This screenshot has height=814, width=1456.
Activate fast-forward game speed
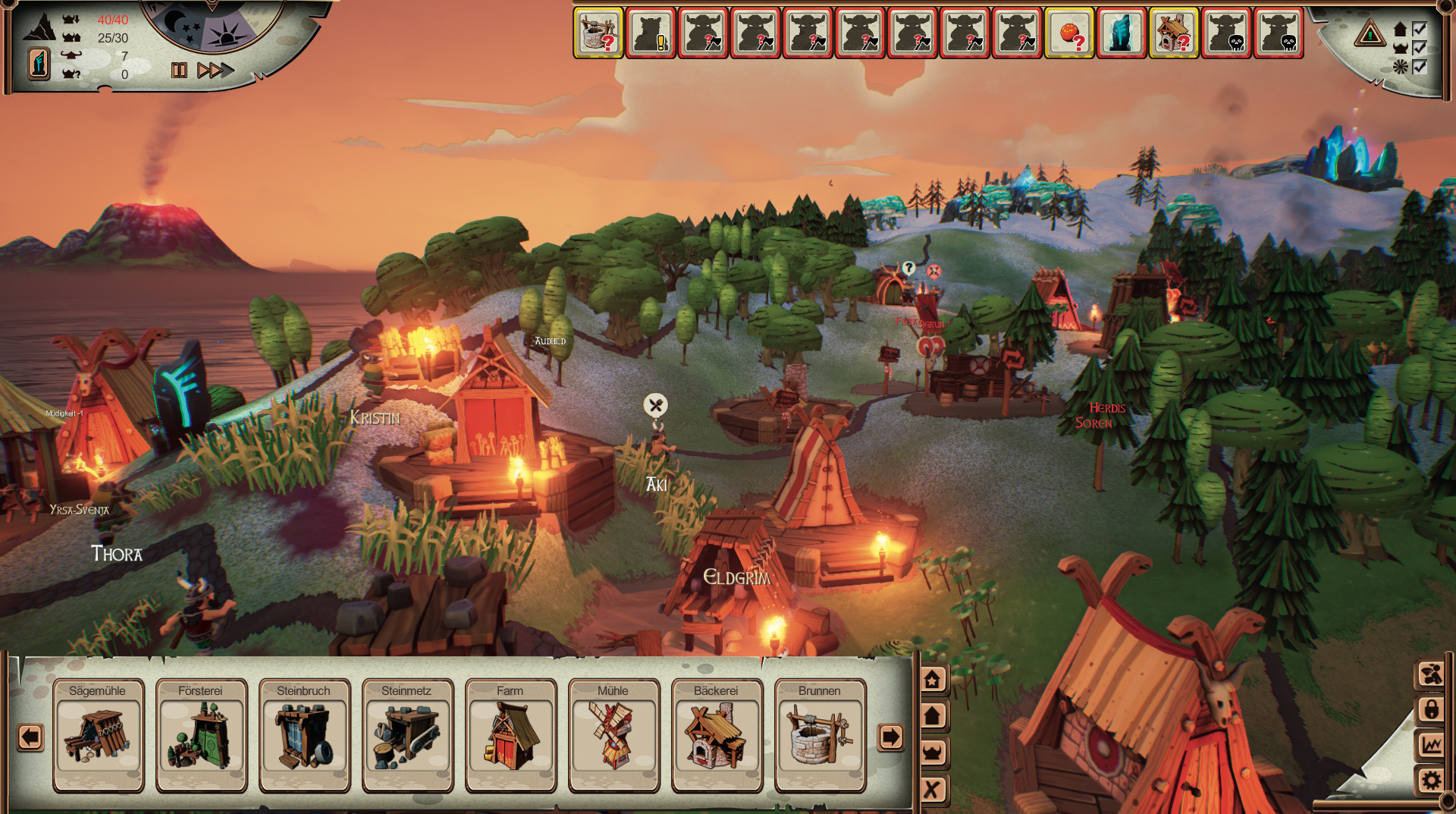[x=215, y=71]
